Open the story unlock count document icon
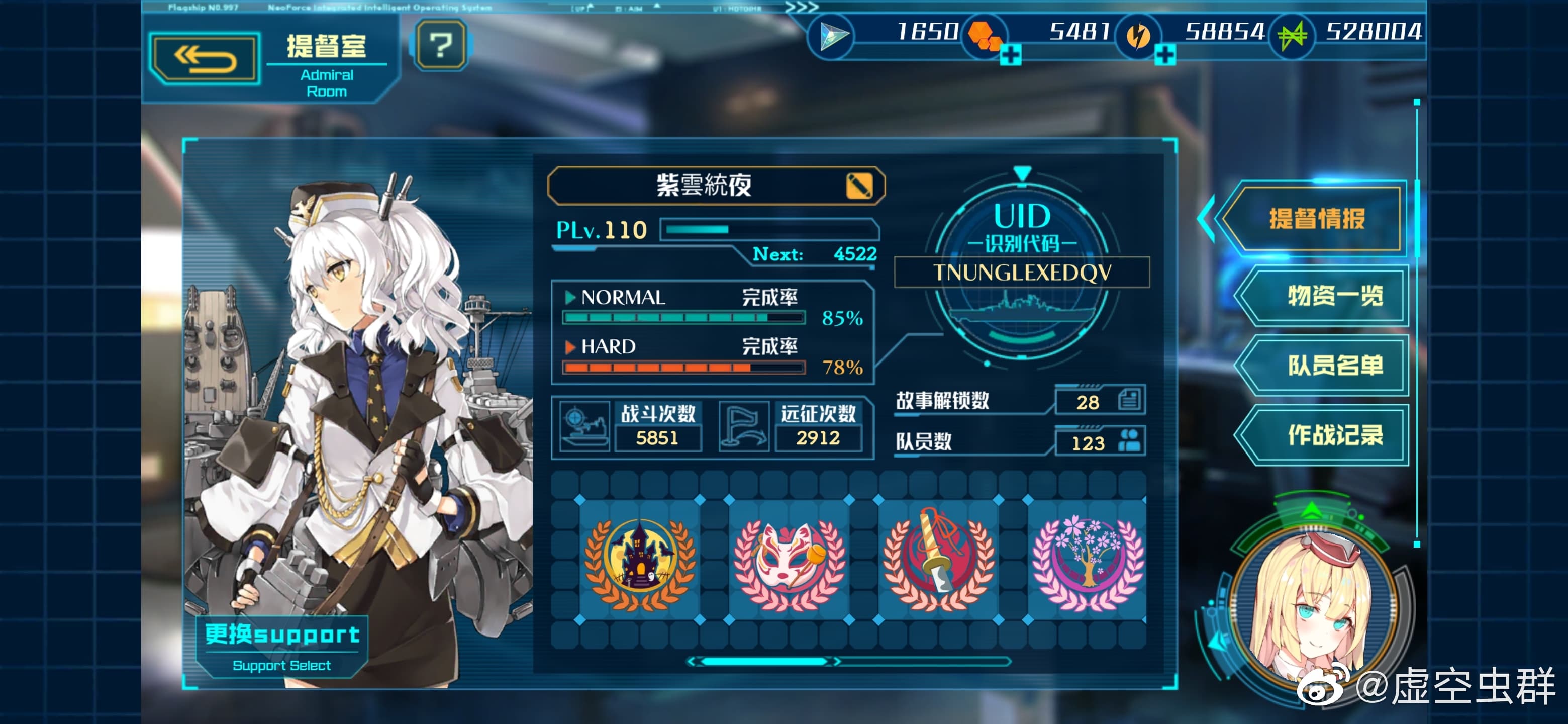This screenshot has height=724, width=1568. (x=1129, y=400)
